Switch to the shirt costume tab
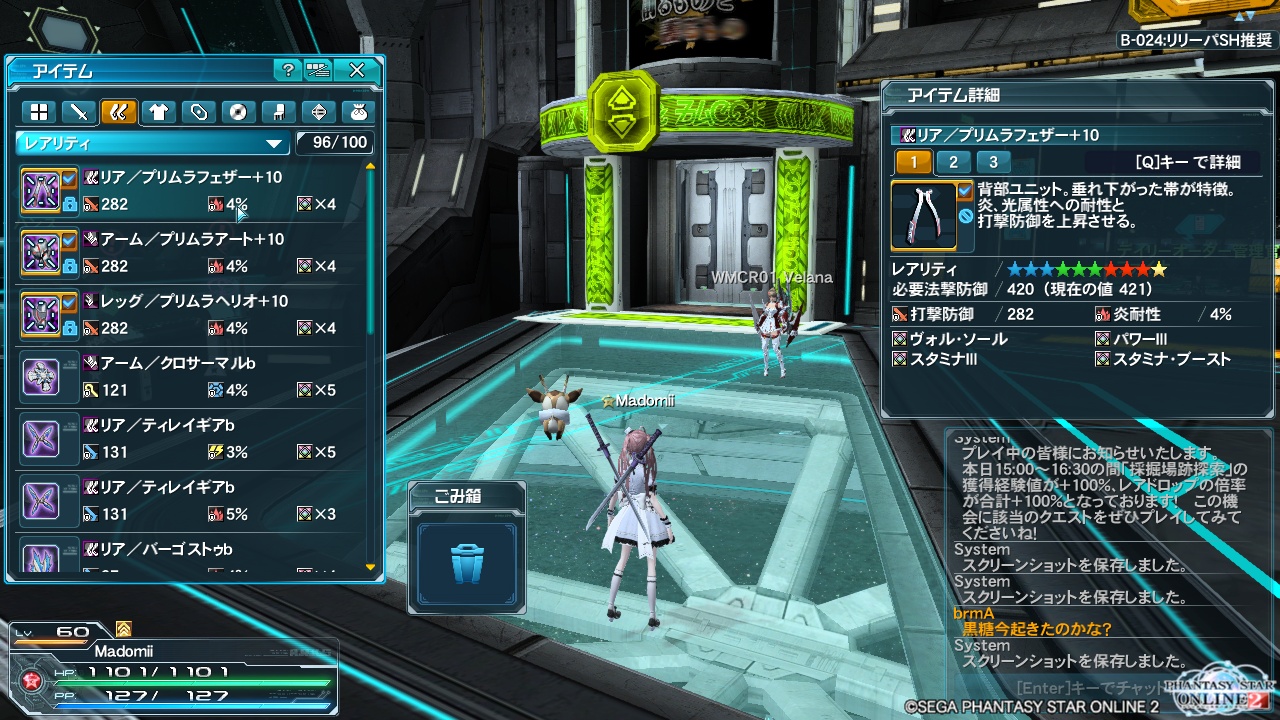 coord(158,112)
